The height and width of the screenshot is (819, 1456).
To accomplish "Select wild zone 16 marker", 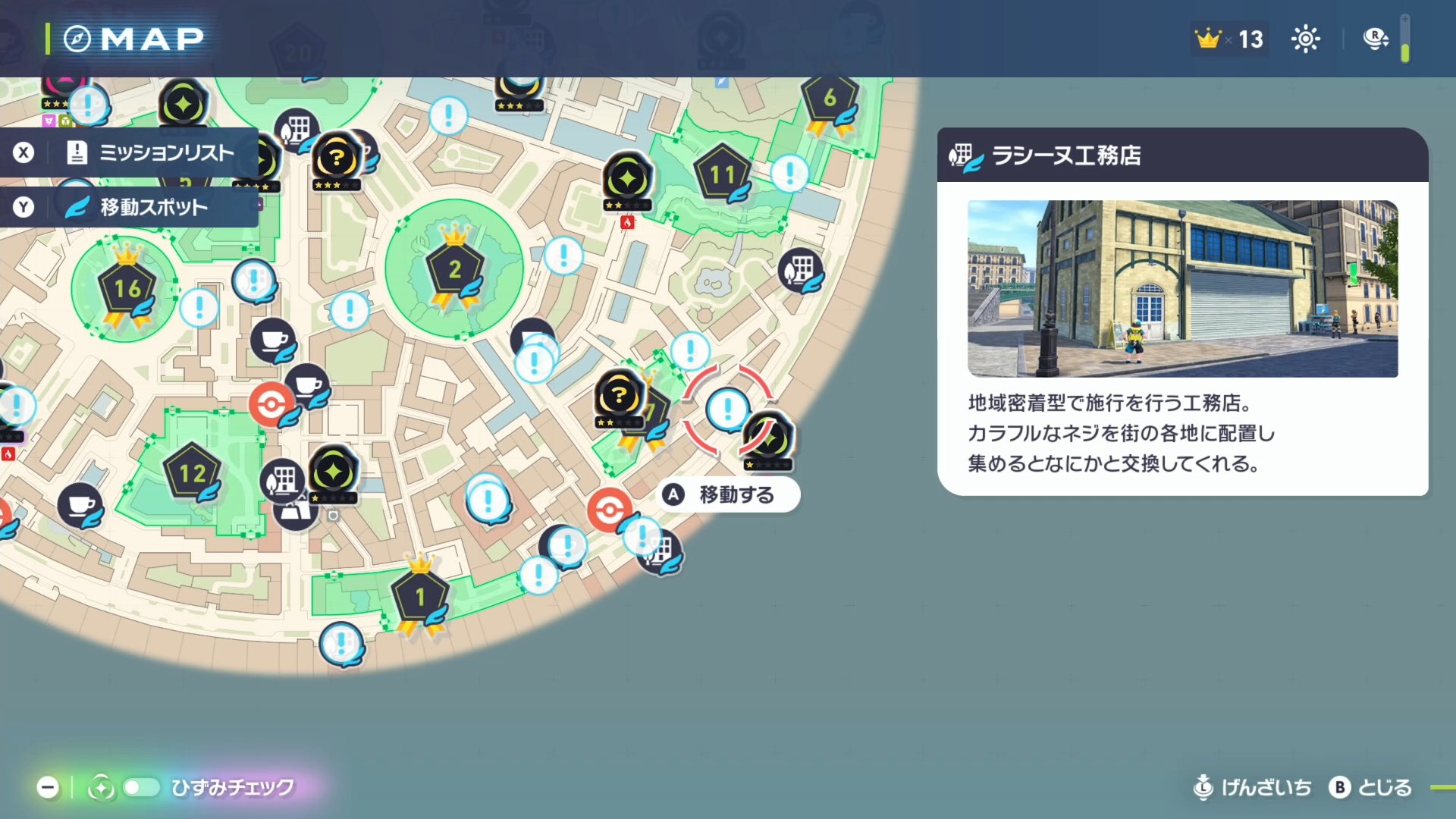I will point(126,289).
